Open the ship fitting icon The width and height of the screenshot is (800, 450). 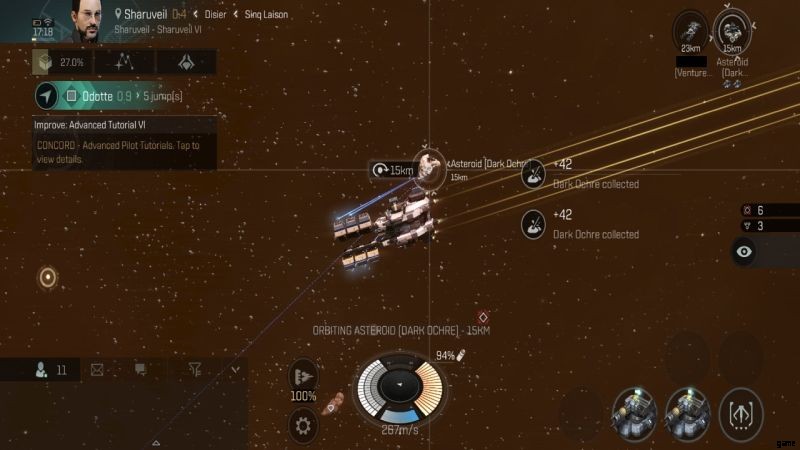185,62
